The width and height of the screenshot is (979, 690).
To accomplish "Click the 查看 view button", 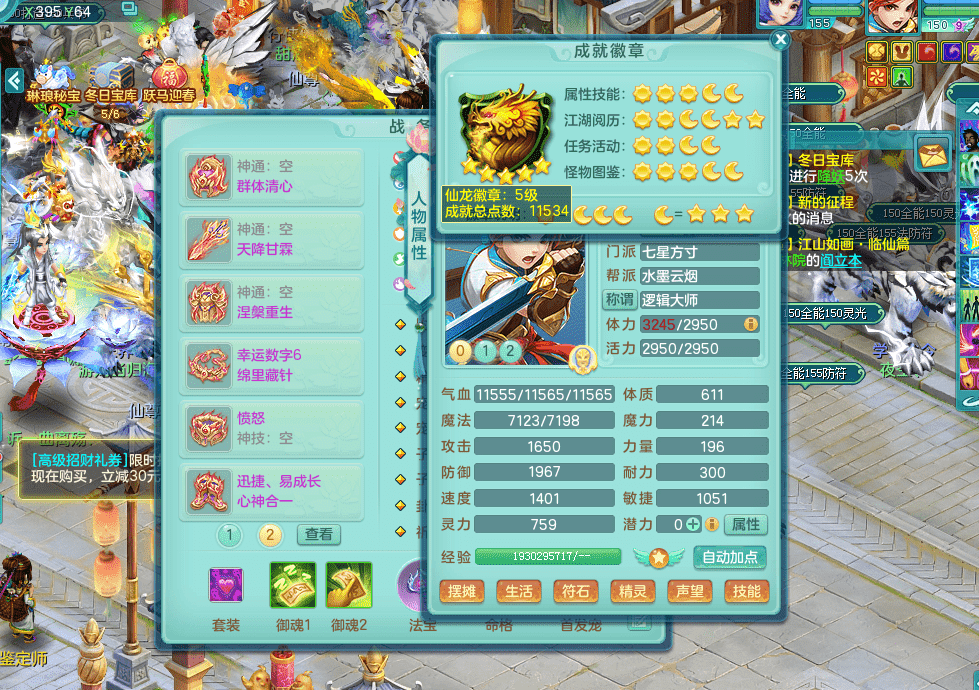I will [x=318, y=535].
